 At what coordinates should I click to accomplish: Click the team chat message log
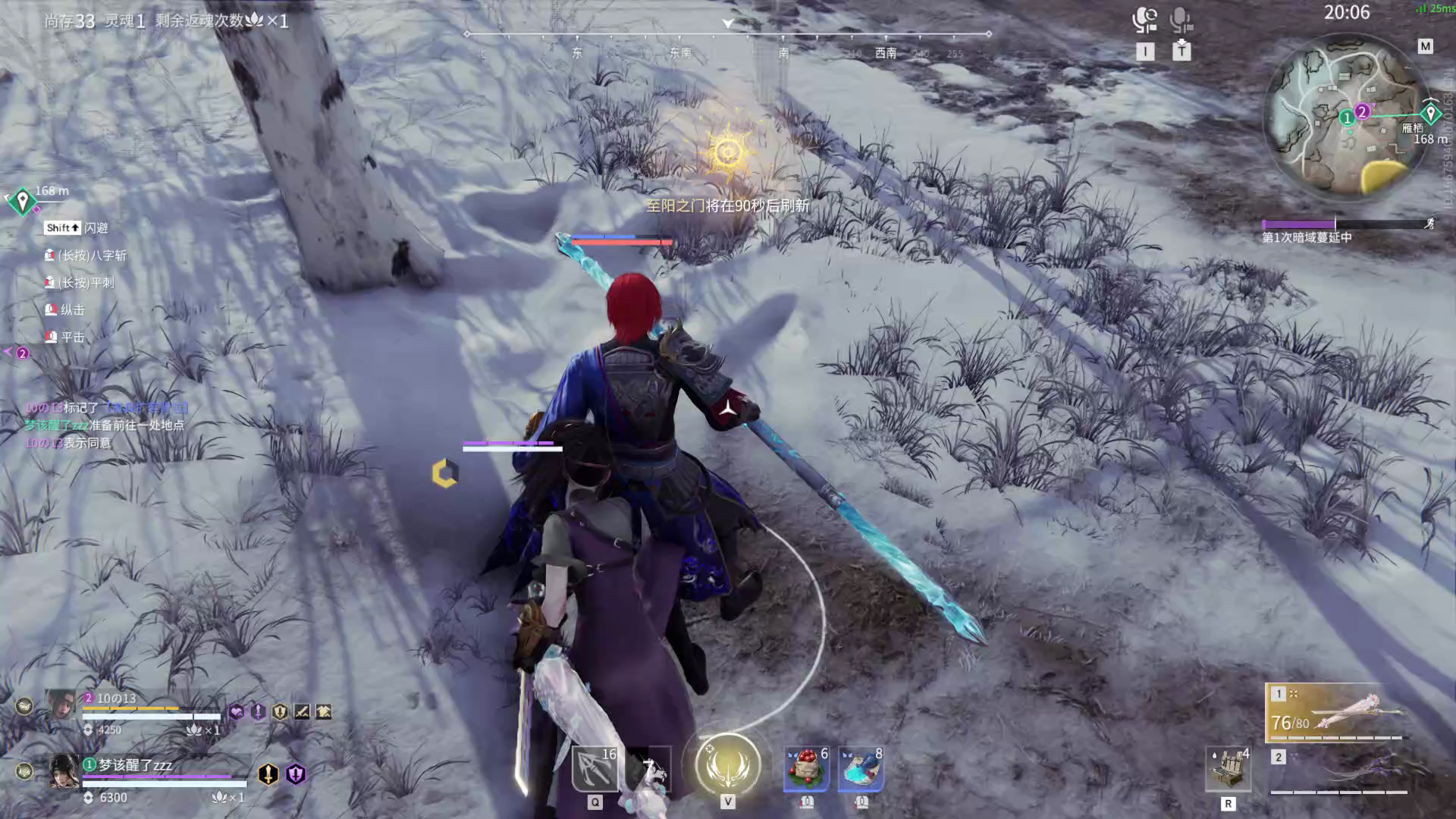click(x=106, y=425)
